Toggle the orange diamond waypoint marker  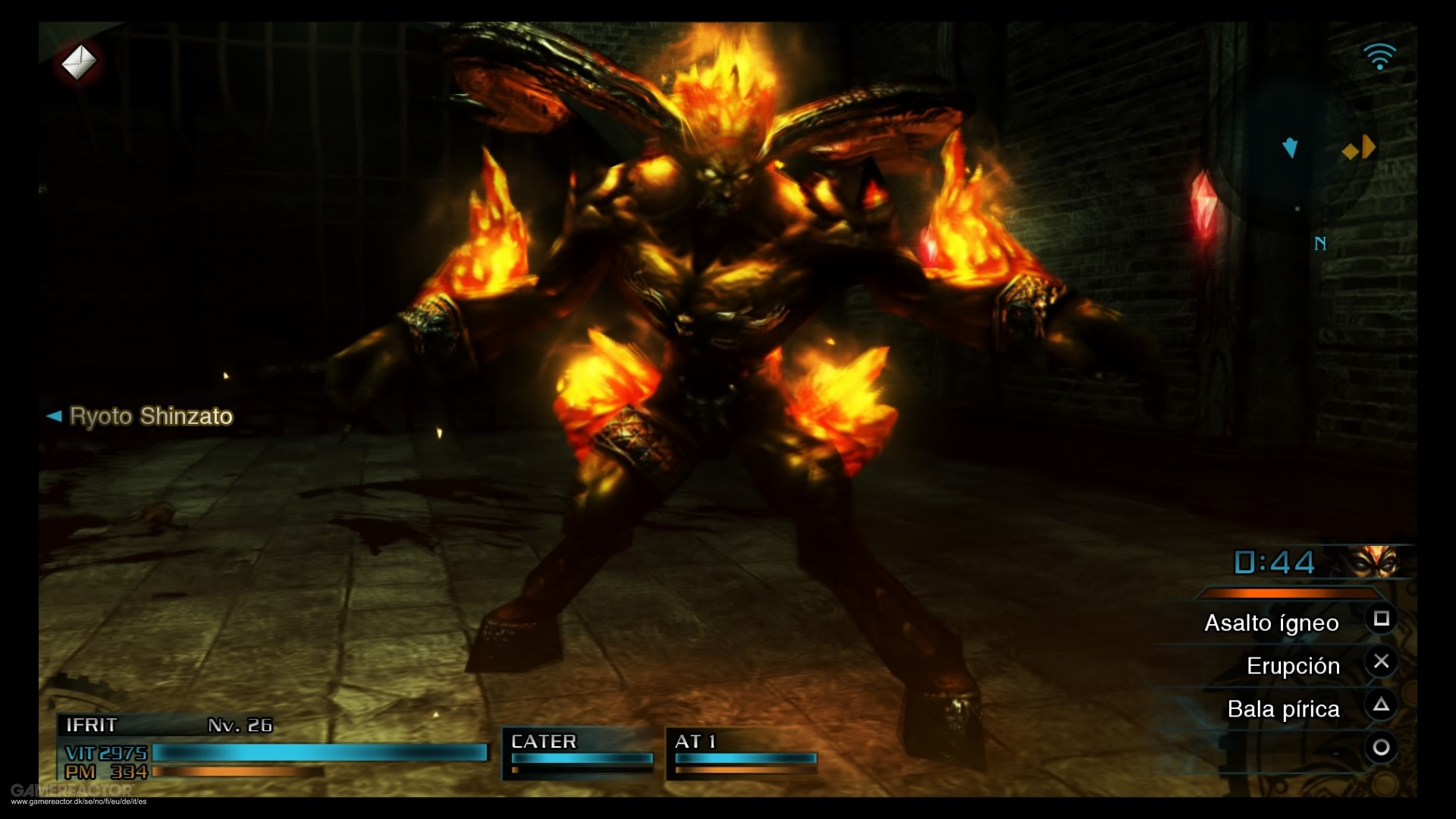(1370, 146)
